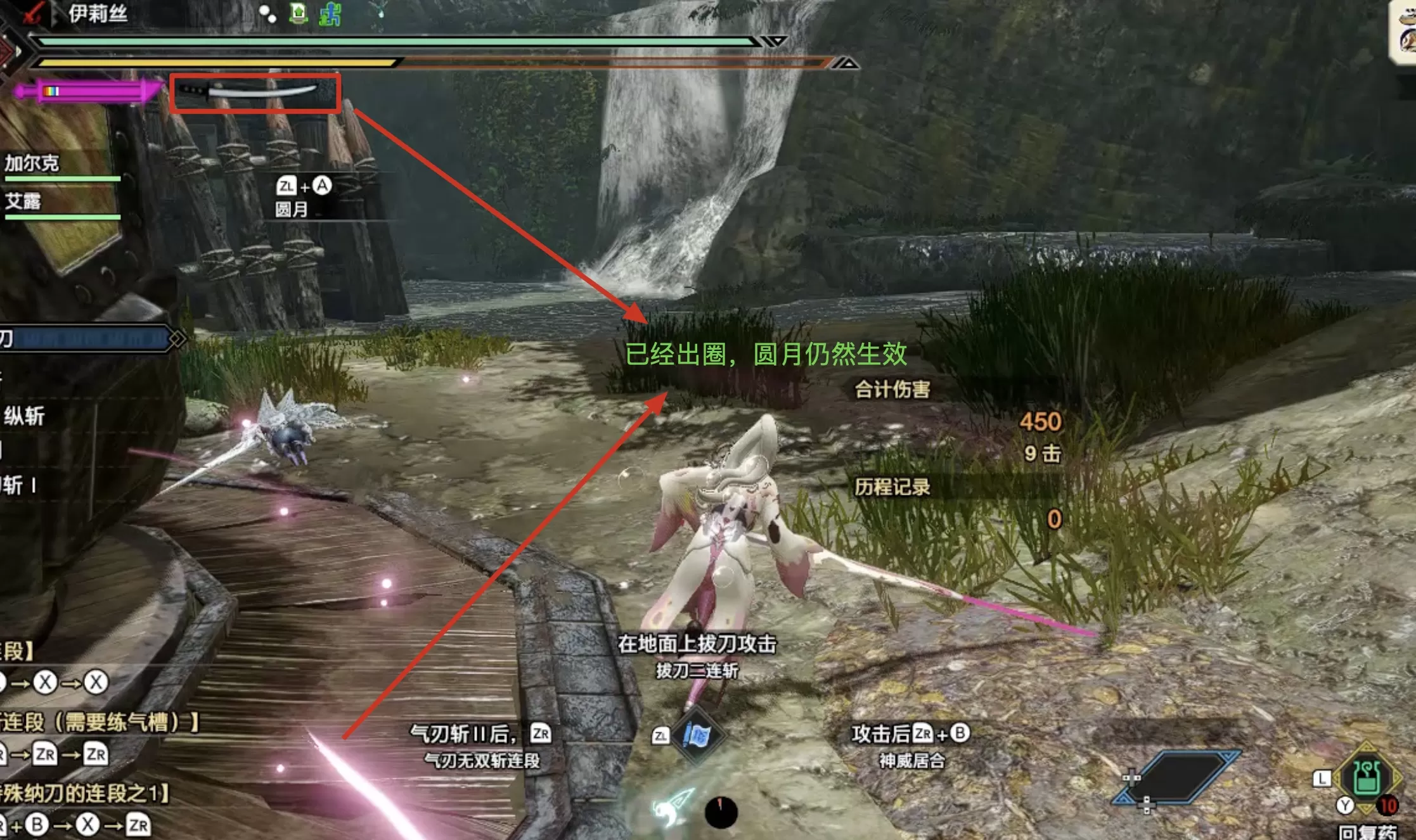Click the green armor-up buff icon
Viewport: 1416px width, 840px height.
(x=298, y=13)
